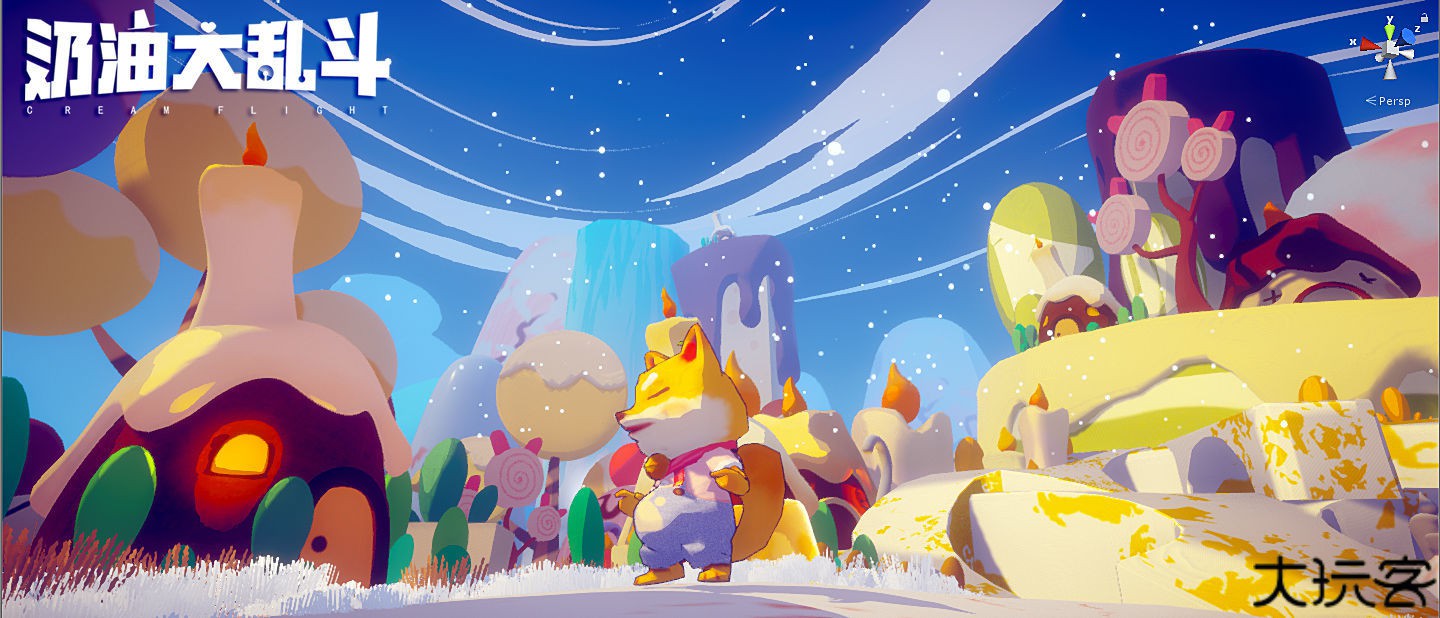The image size is (1440, 618).
Task: Click the scene gizmo's padlock icon
Action: point(1424,17)
